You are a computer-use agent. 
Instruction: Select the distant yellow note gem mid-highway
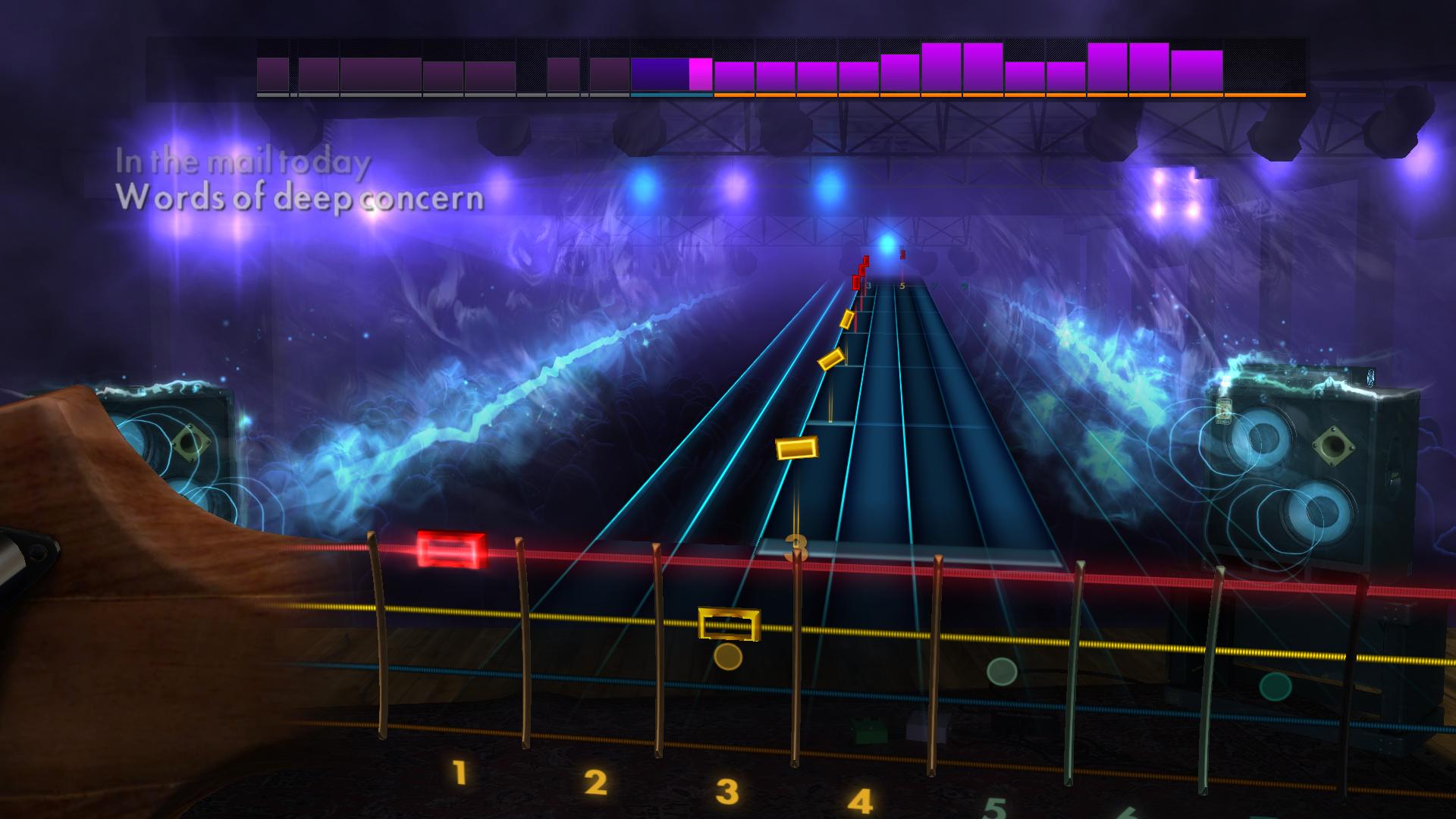tap(799, 448)
